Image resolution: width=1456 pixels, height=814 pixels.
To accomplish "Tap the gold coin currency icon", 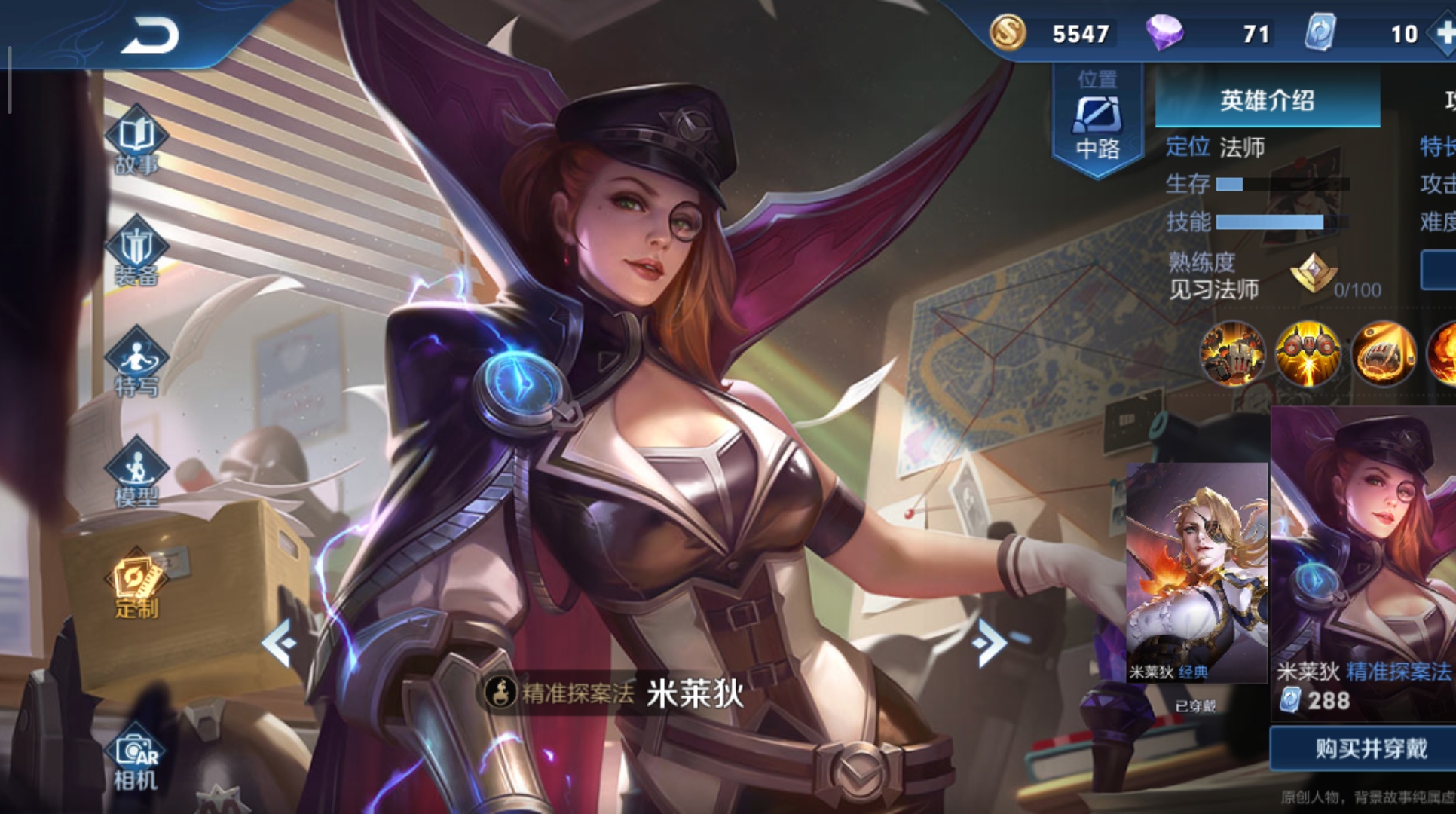I will coord(1008,33).
